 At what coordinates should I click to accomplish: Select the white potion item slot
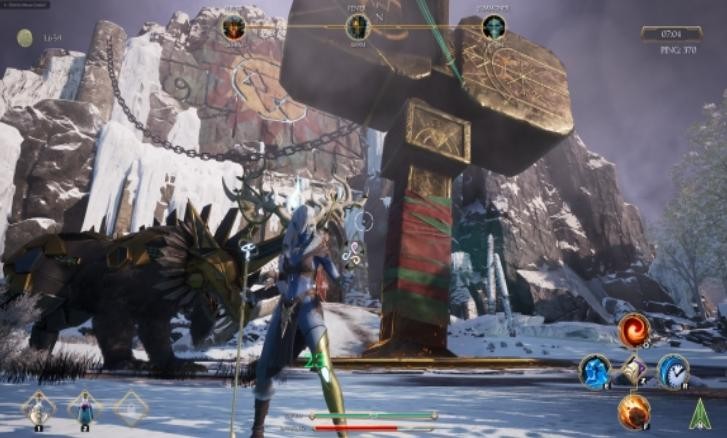point(39,408)
